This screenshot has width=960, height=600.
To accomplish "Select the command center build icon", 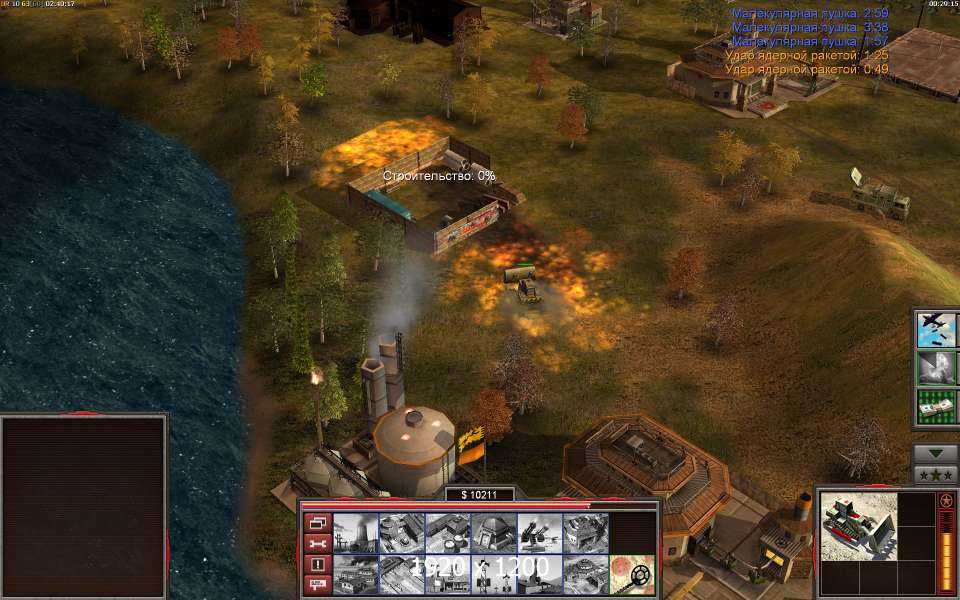I will click(585, 574).
